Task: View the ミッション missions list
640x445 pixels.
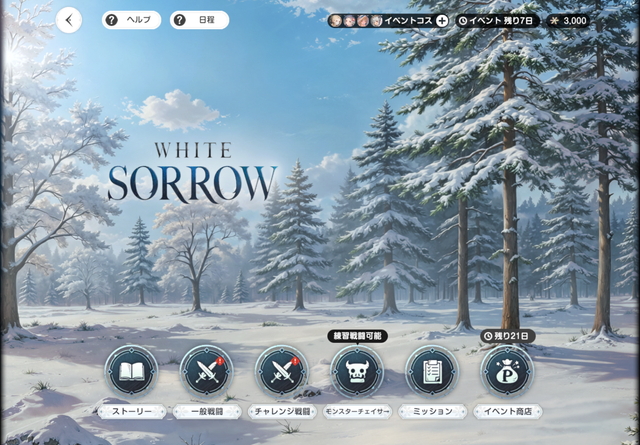Action: click(x=432, y=372)
